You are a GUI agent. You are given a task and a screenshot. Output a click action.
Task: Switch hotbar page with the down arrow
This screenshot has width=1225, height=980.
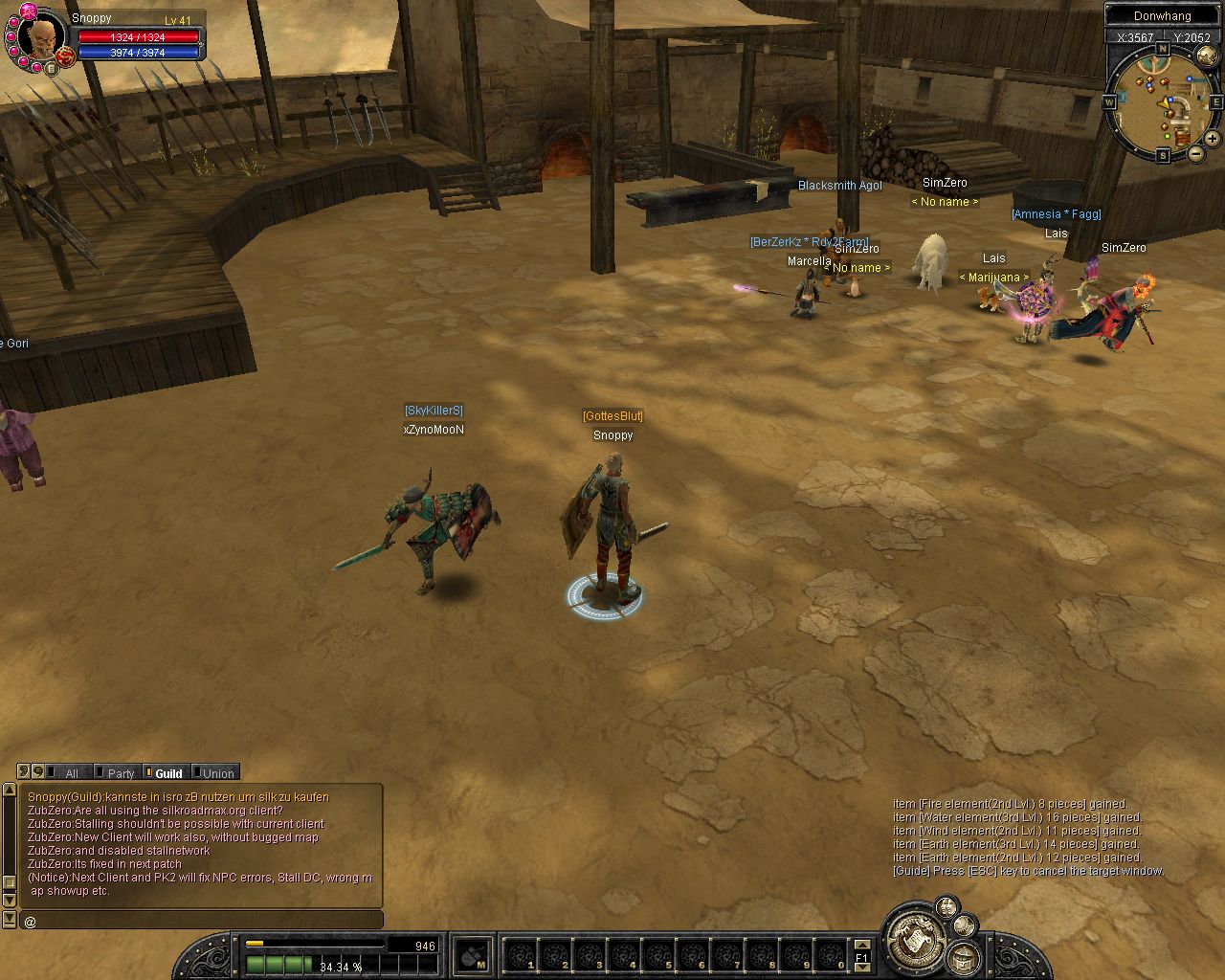(861, 968)
